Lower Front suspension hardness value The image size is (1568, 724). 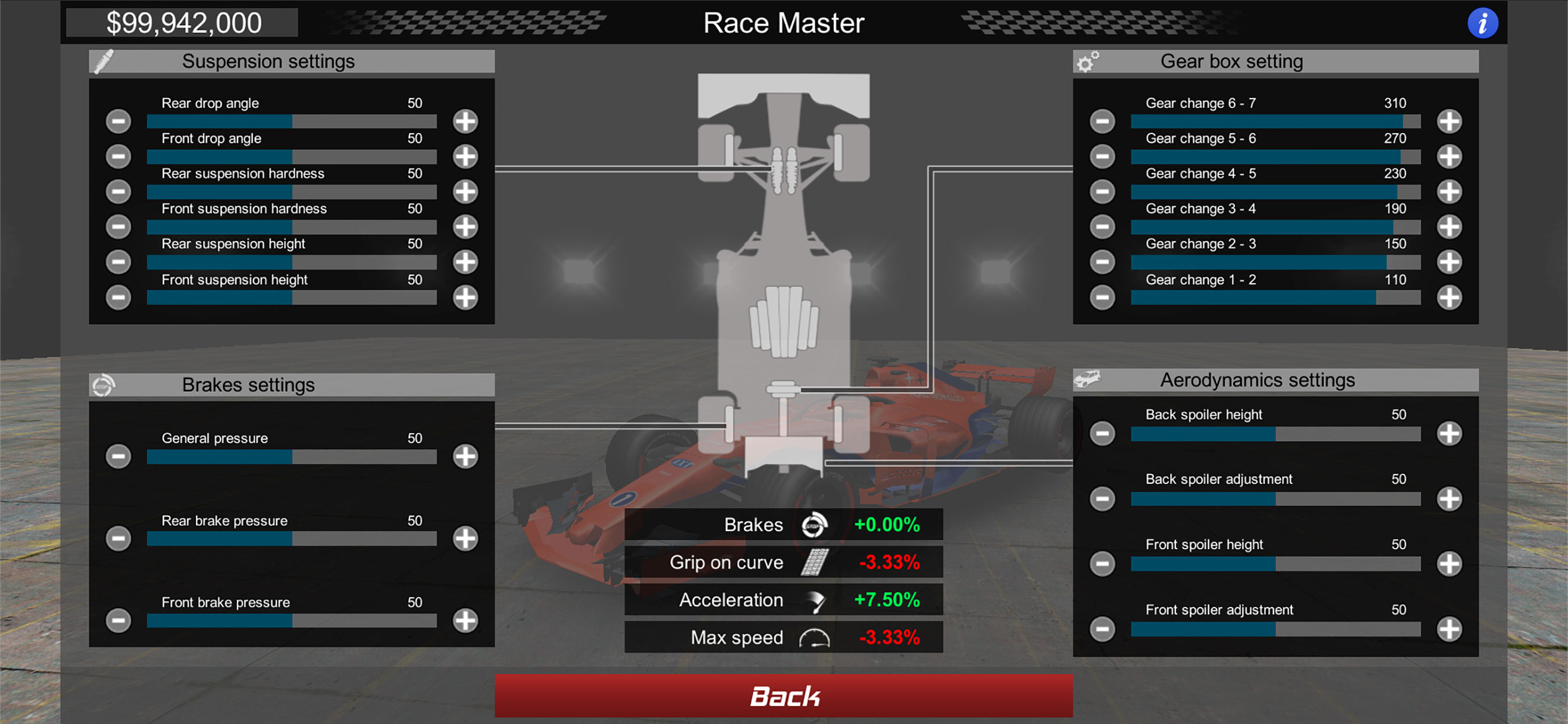[x=118, y=227]
